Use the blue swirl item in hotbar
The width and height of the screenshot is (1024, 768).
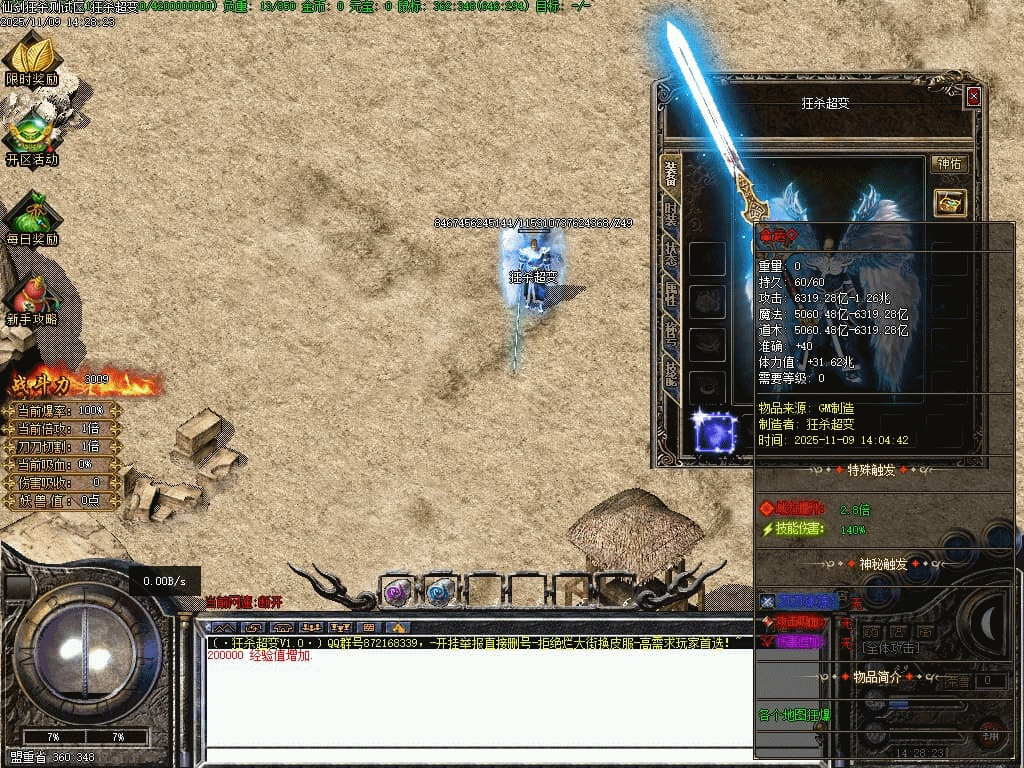point(440,592)
